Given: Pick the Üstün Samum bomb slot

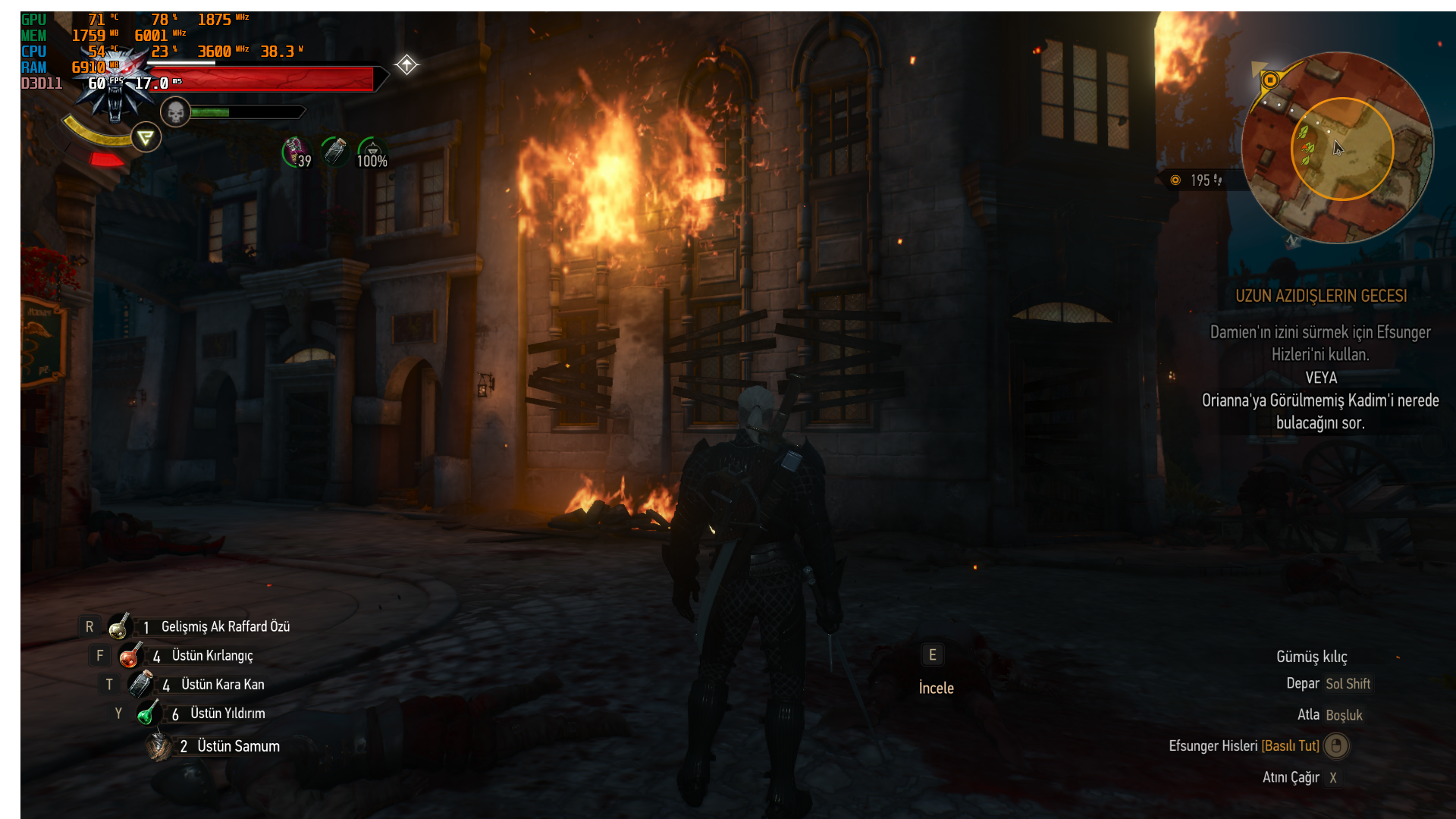Looking at the screenshot, I should [159, 746].
